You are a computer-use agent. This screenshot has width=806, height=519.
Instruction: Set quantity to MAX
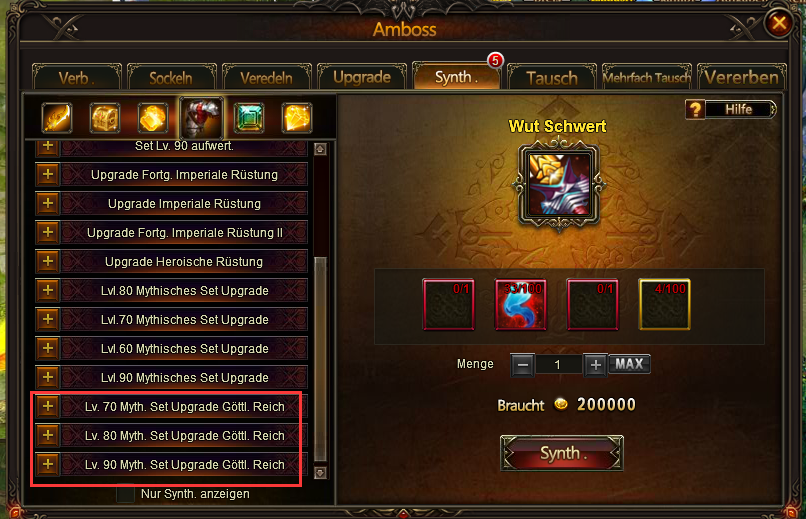[629, 364]
